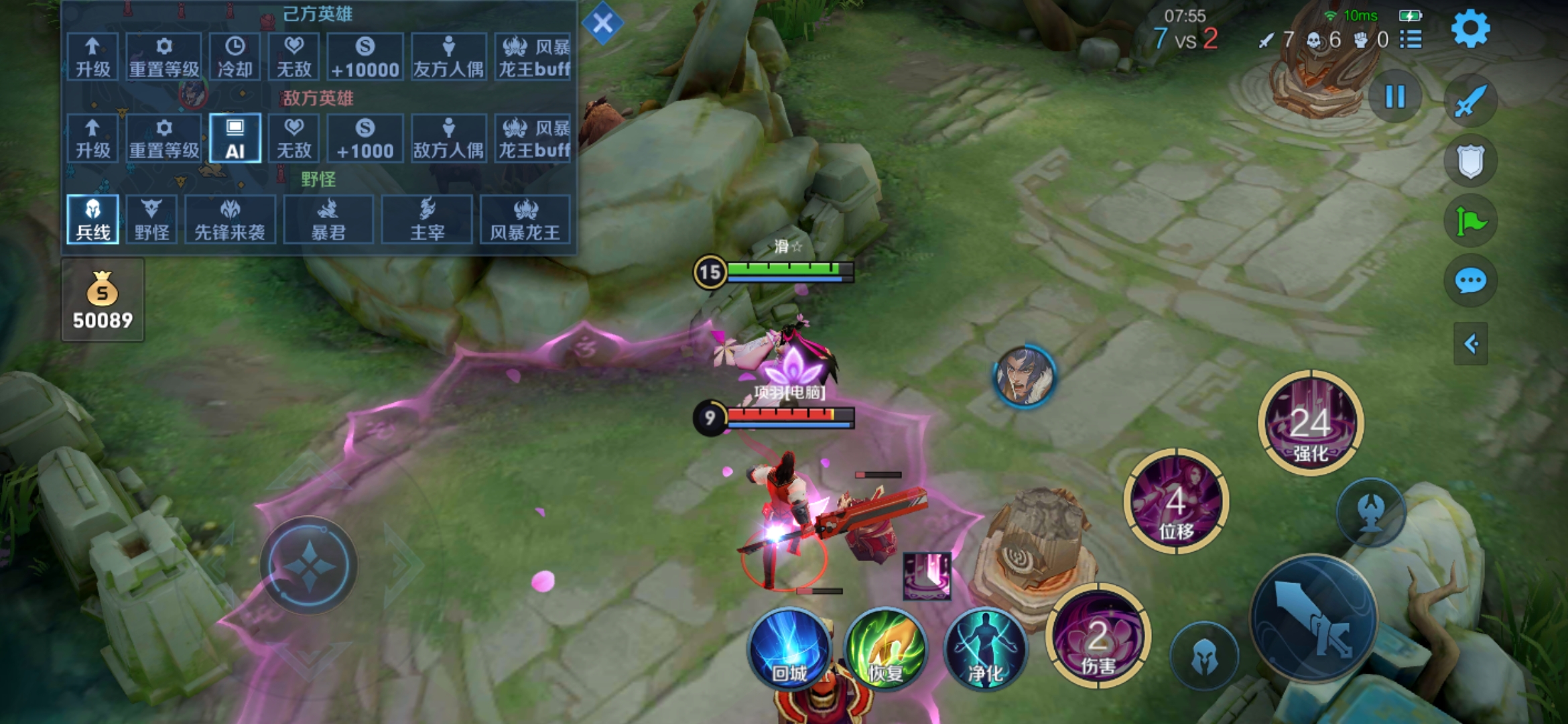
Task: Click the 冷却 cooldown reset button
Action: click(235, 57)
